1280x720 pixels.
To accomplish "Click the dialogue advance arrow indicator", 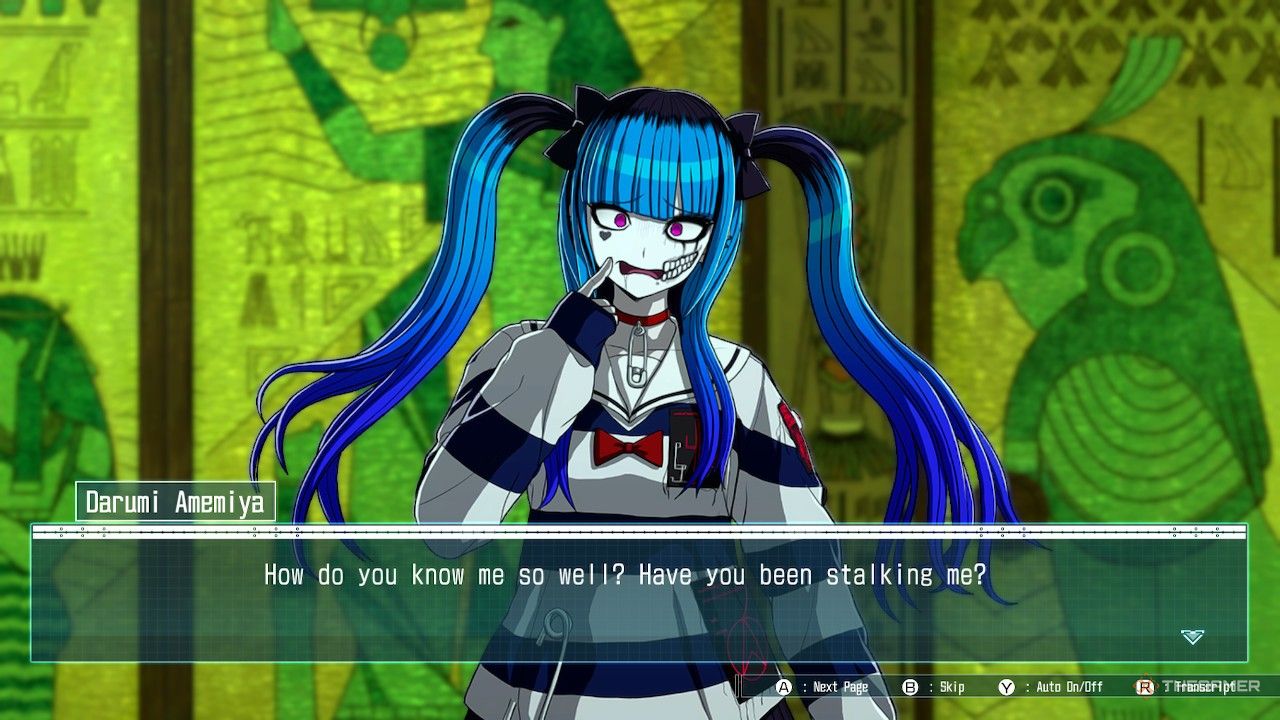I will click(x=1192, y=637).
